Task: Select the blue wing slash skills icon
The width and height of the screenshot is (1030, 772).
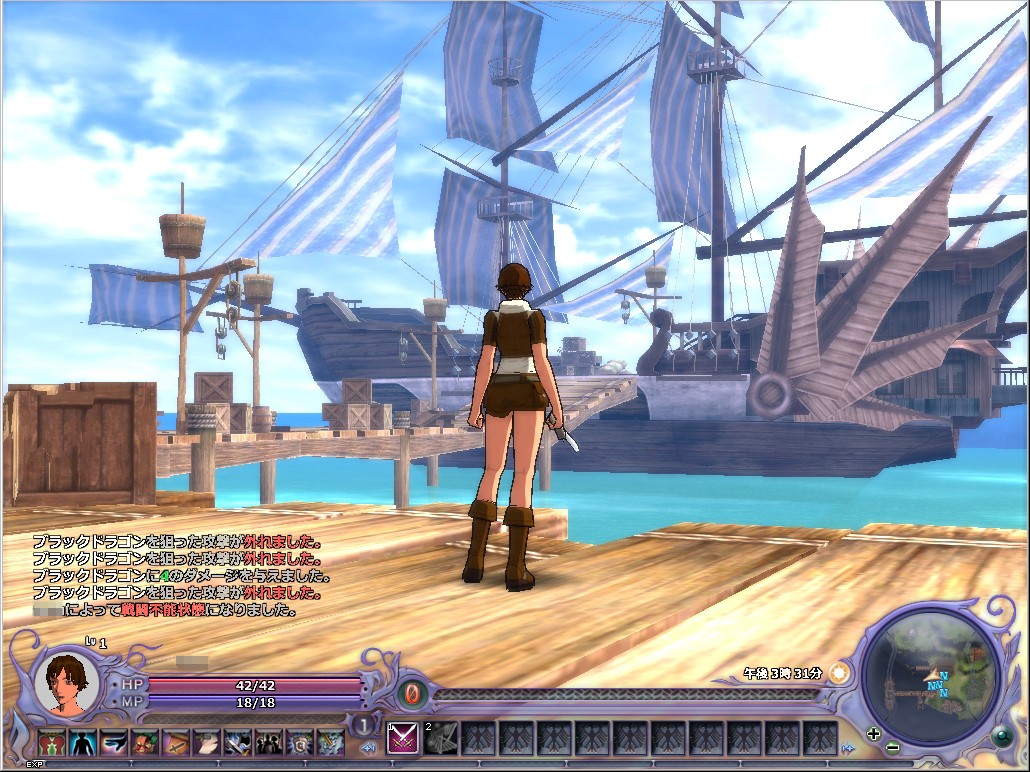Action: pyautogui.click(x=114, y=742)
